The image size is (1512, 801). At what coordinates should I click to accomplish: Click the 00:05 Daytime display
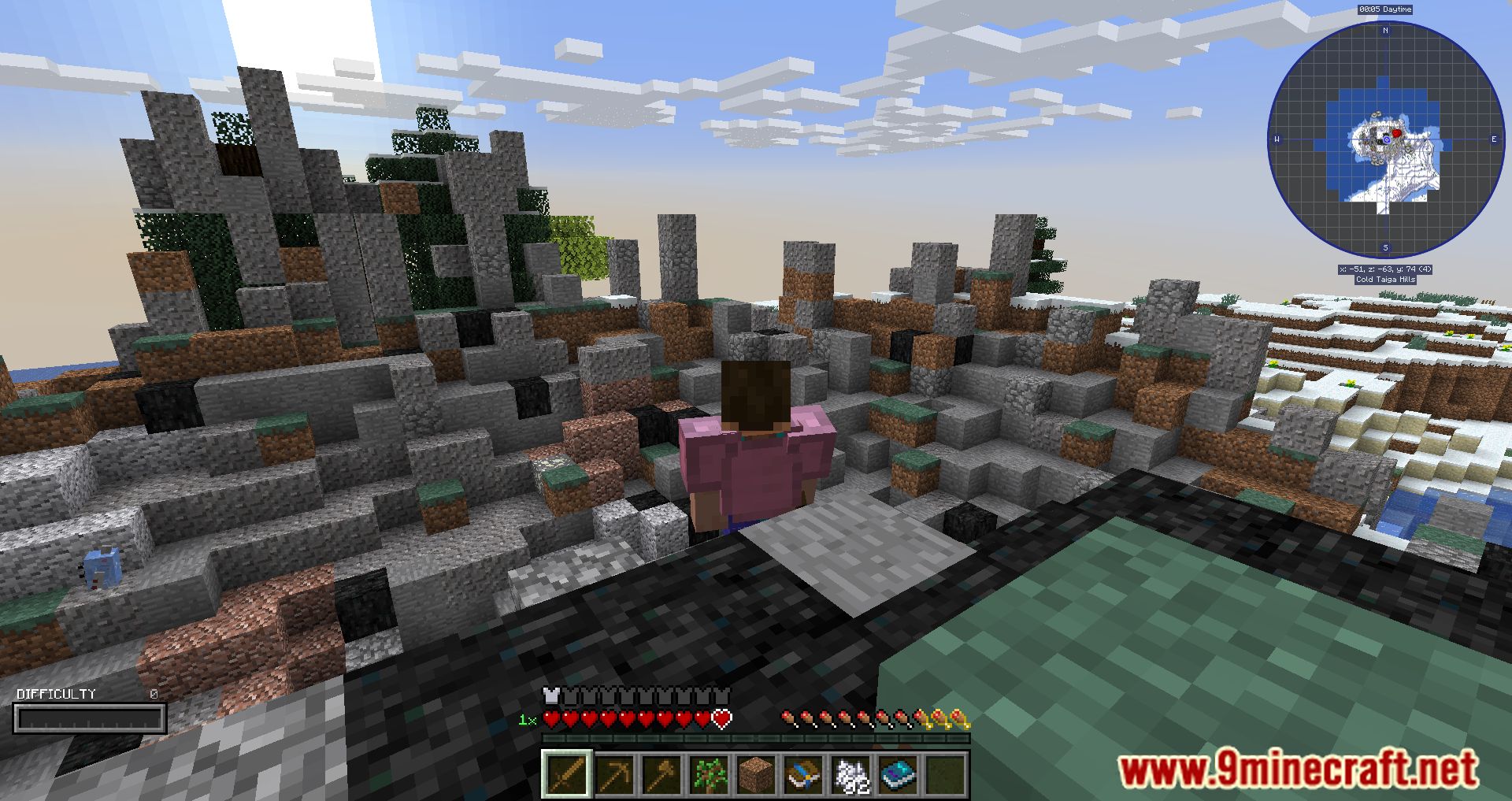coord(1385,9)
